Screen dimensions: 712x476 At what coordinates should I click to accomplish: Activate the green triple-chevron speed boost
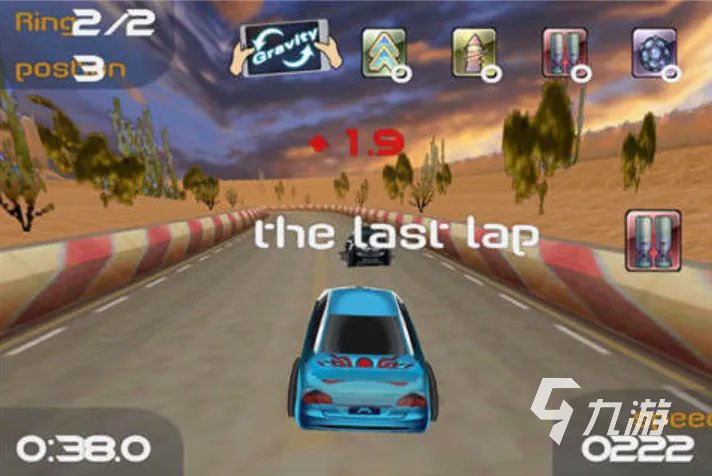coord(383,50)
